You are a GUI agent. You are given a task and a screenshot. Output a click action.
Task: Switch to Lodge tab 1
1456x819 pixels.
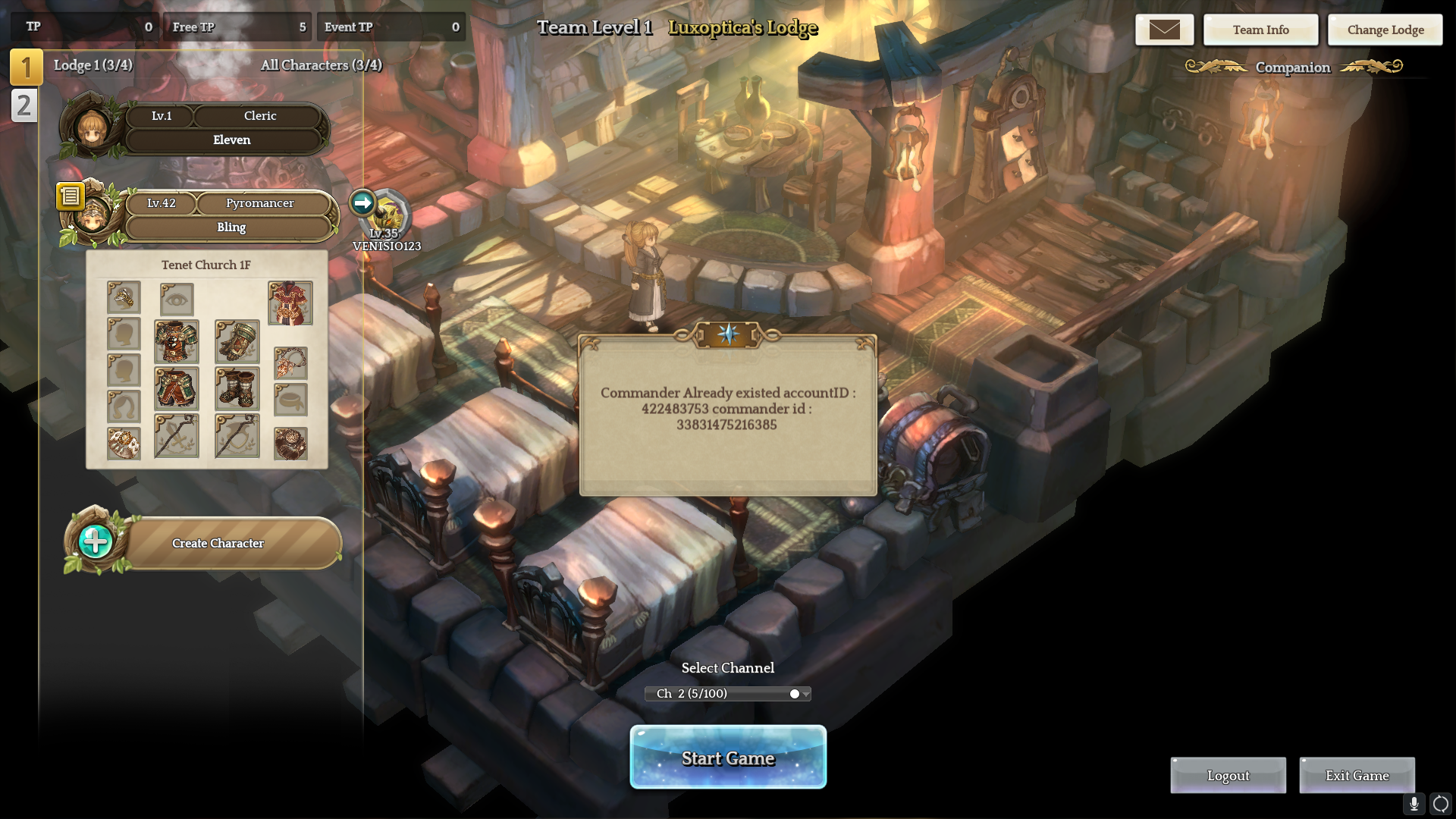[x=26, y=67]
